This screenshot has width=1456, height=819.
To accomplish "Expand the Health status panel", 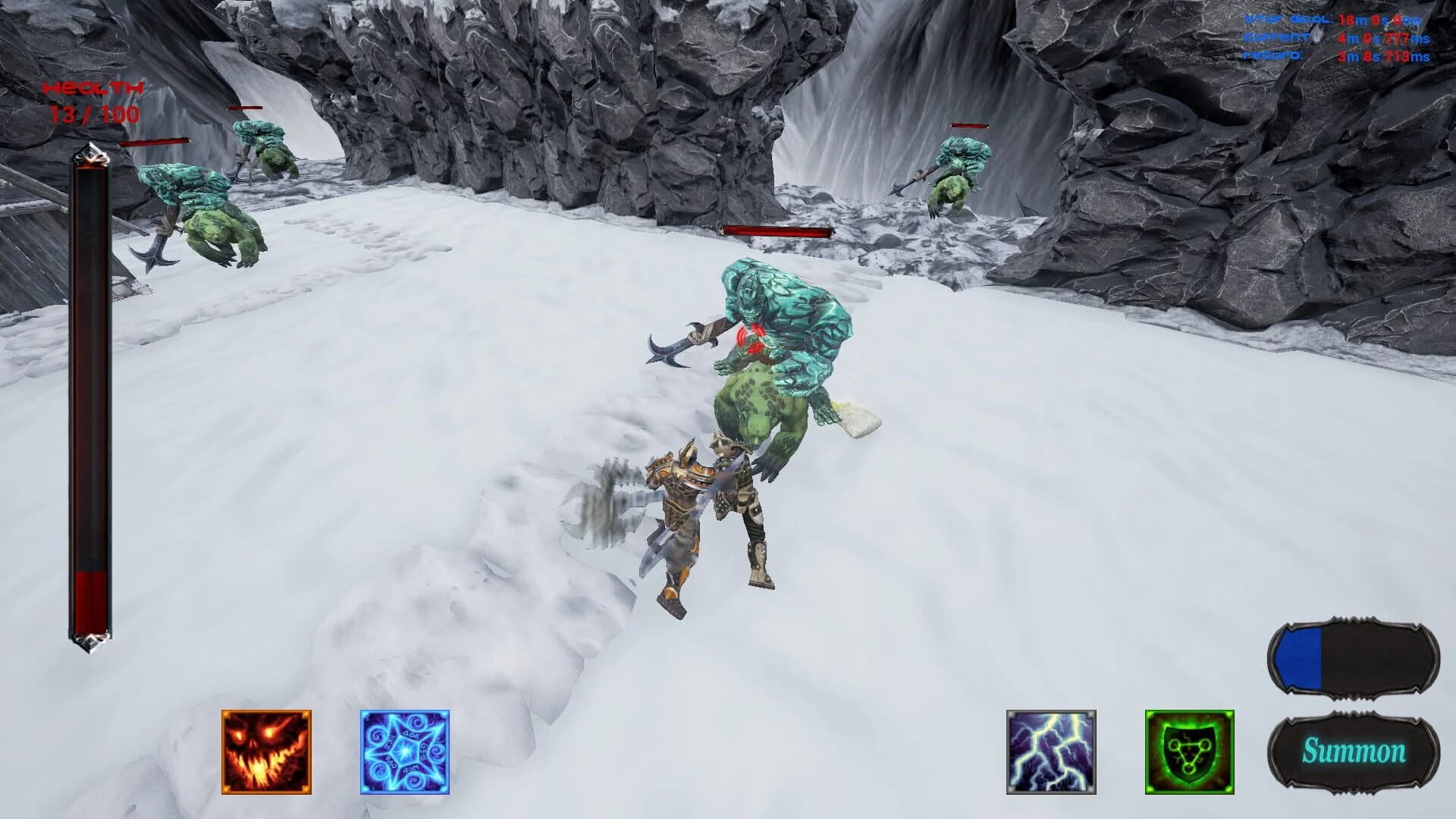I will [93, 89].
